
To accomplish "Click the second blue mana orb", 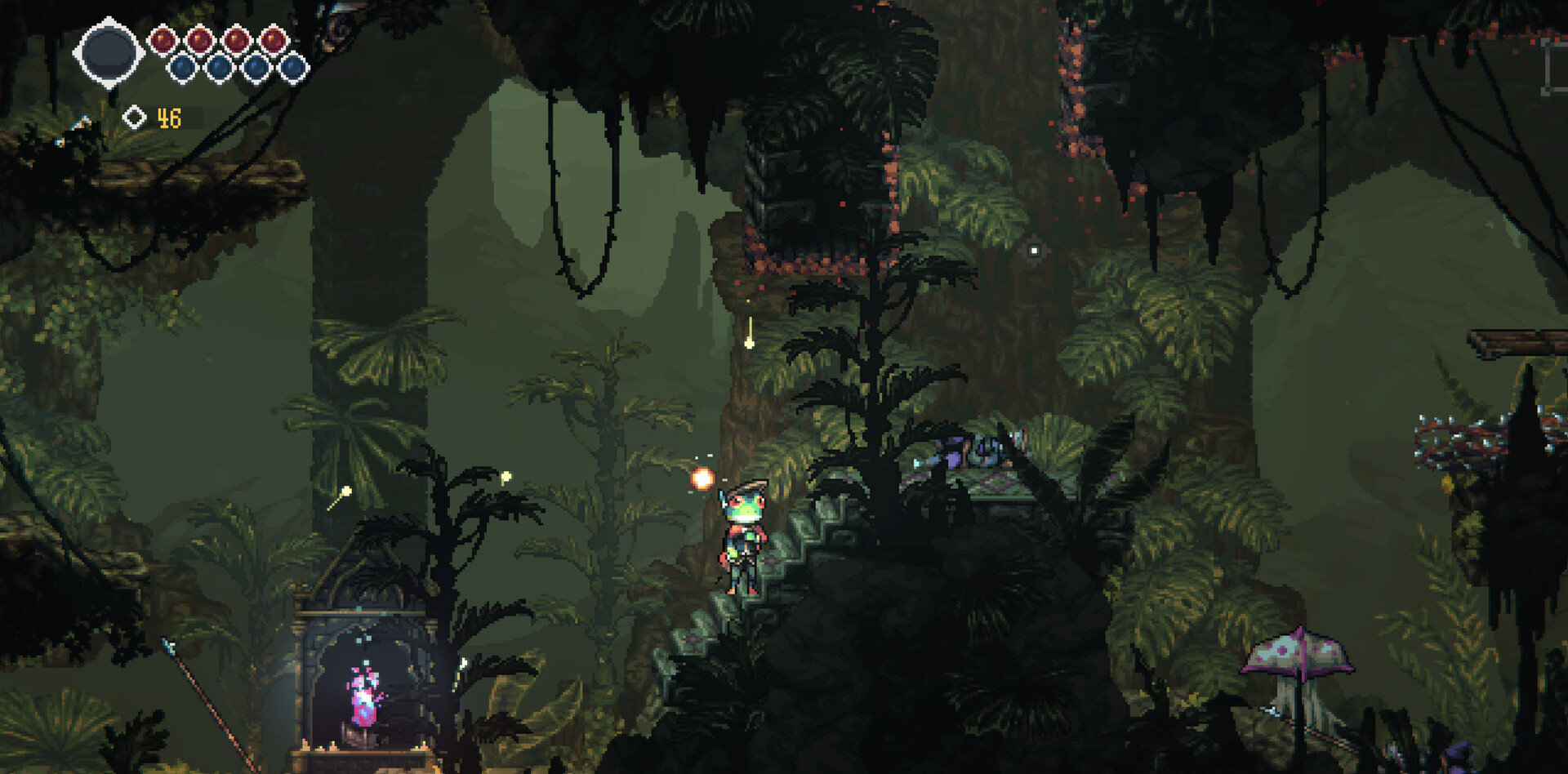I will [x=219, y=67].
